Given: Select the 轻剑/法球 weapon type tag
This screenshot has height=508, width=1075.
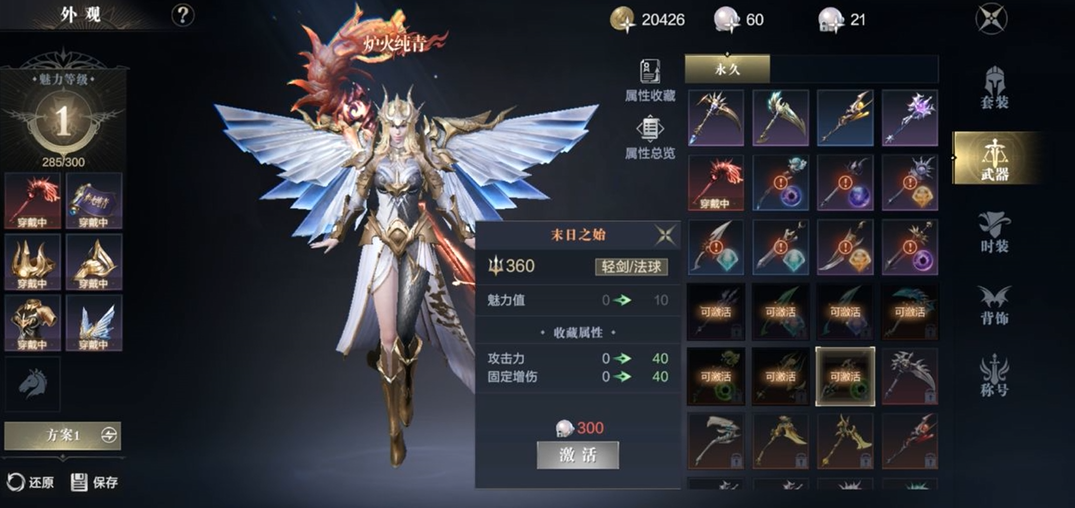Looking at the screenshot, I should [x=631, y=266].
